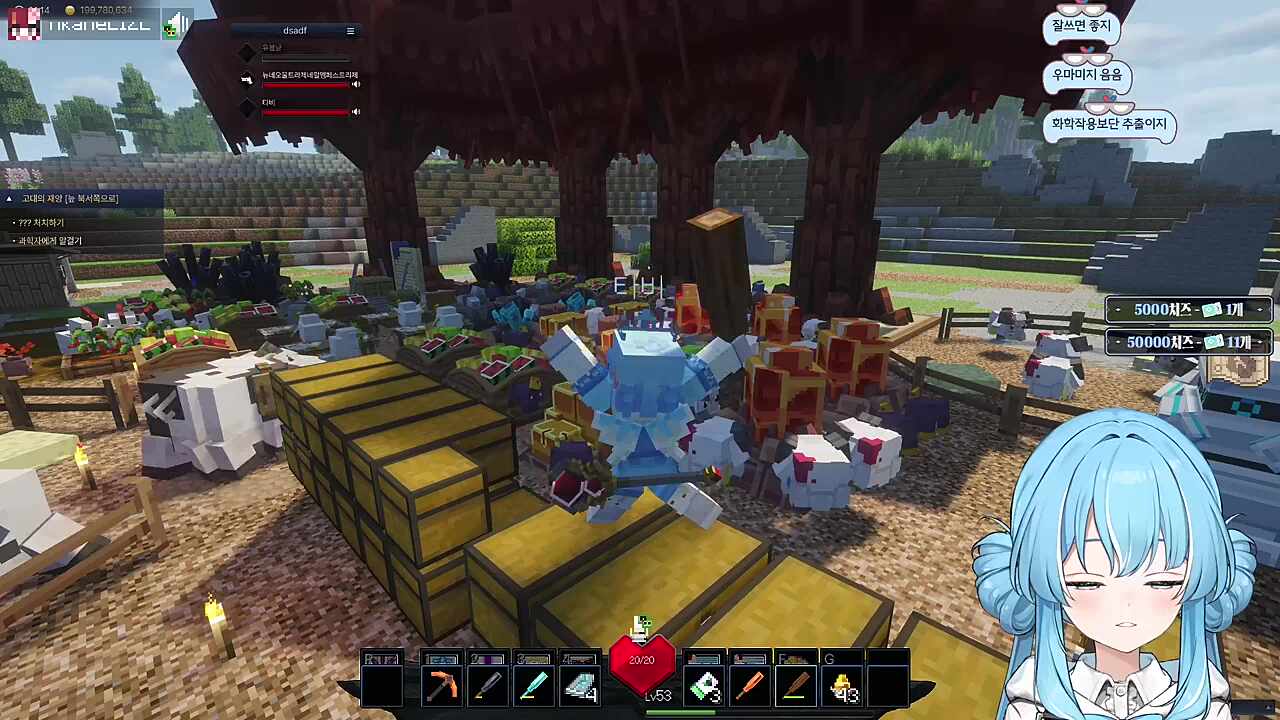1280x720 pixels.
Task: Open the parchment map icon
Action: point(1237,369)
